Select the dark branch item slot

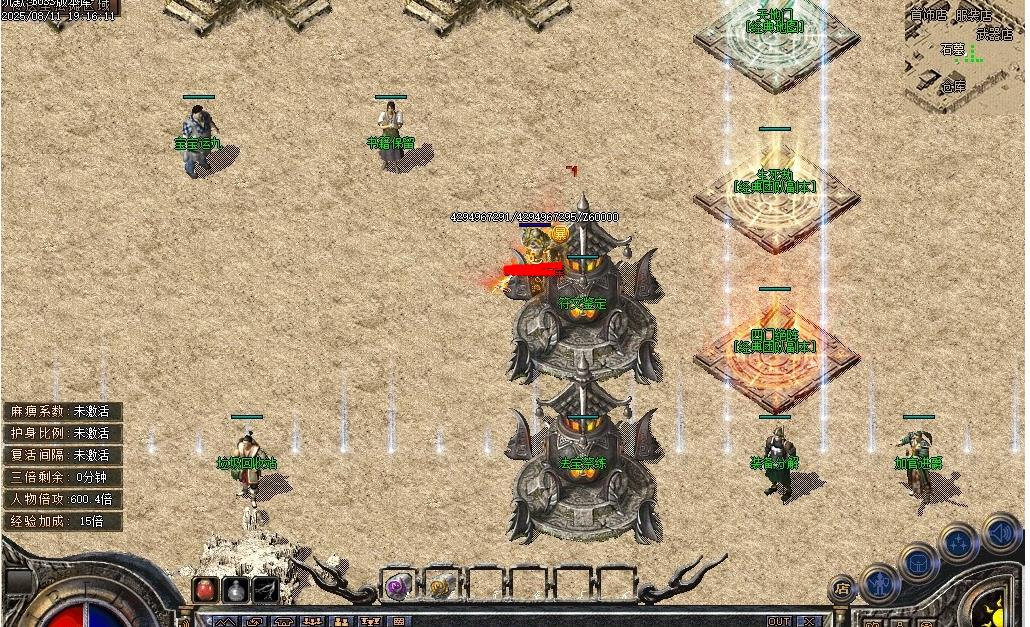tap(265, 589)
